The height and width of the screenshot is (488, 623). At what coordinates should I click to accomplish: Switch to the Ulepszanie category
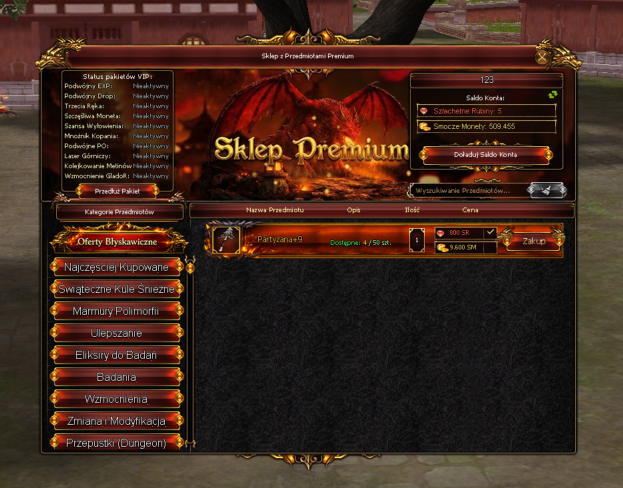click(x=118, y=333)
